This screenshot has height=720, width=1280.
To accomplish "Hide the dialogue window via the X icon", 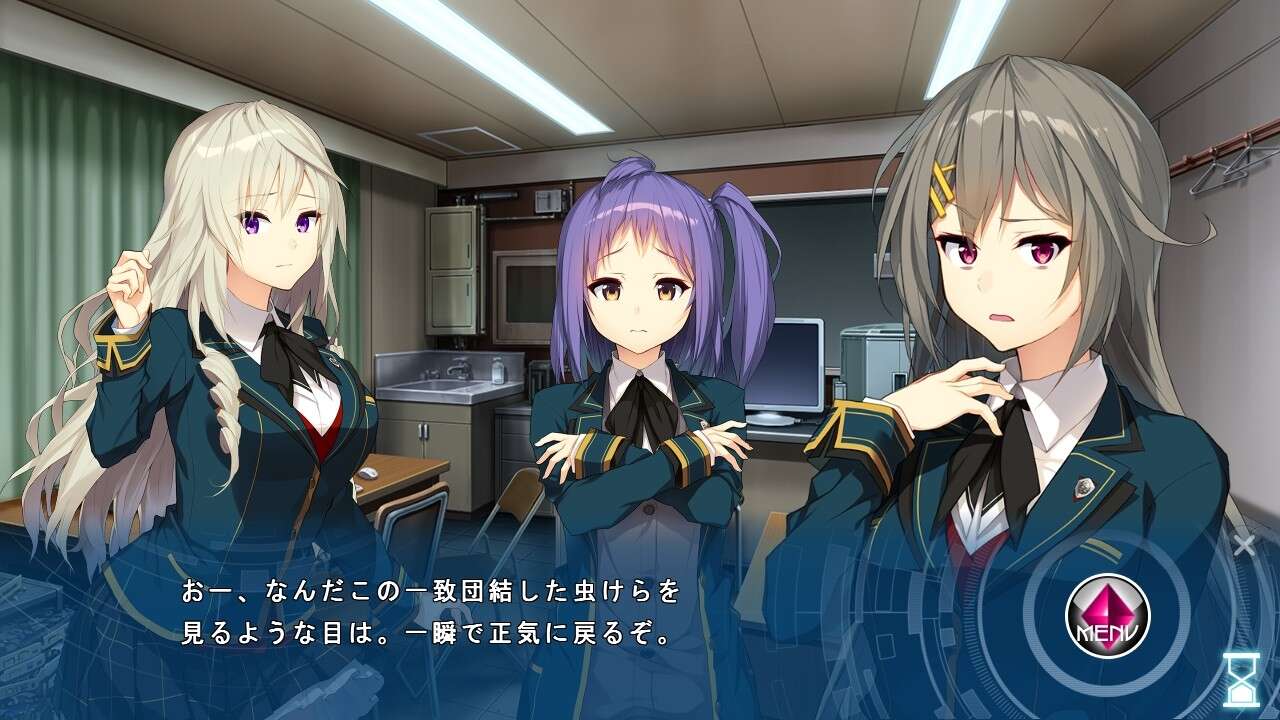I will 1245,545.
